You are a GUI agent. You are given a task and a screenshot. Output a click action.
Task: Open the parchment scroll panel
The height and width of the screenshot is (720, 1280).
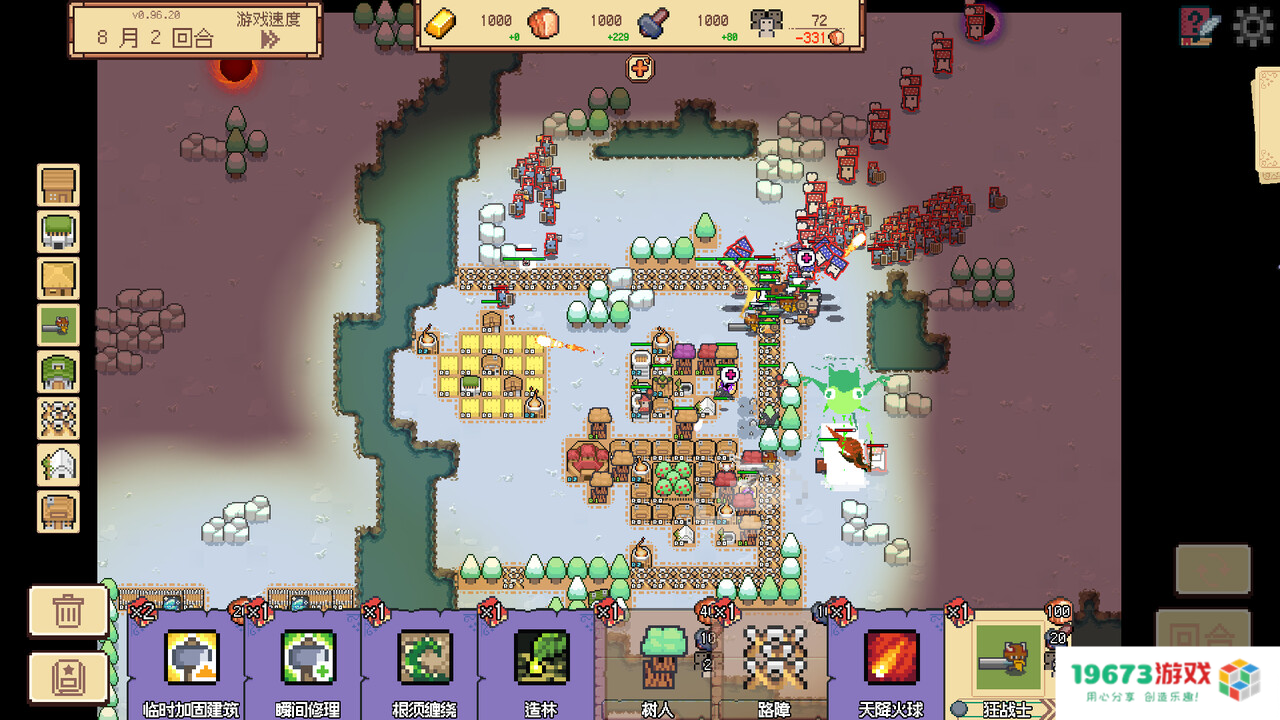tap(1266, 125)
